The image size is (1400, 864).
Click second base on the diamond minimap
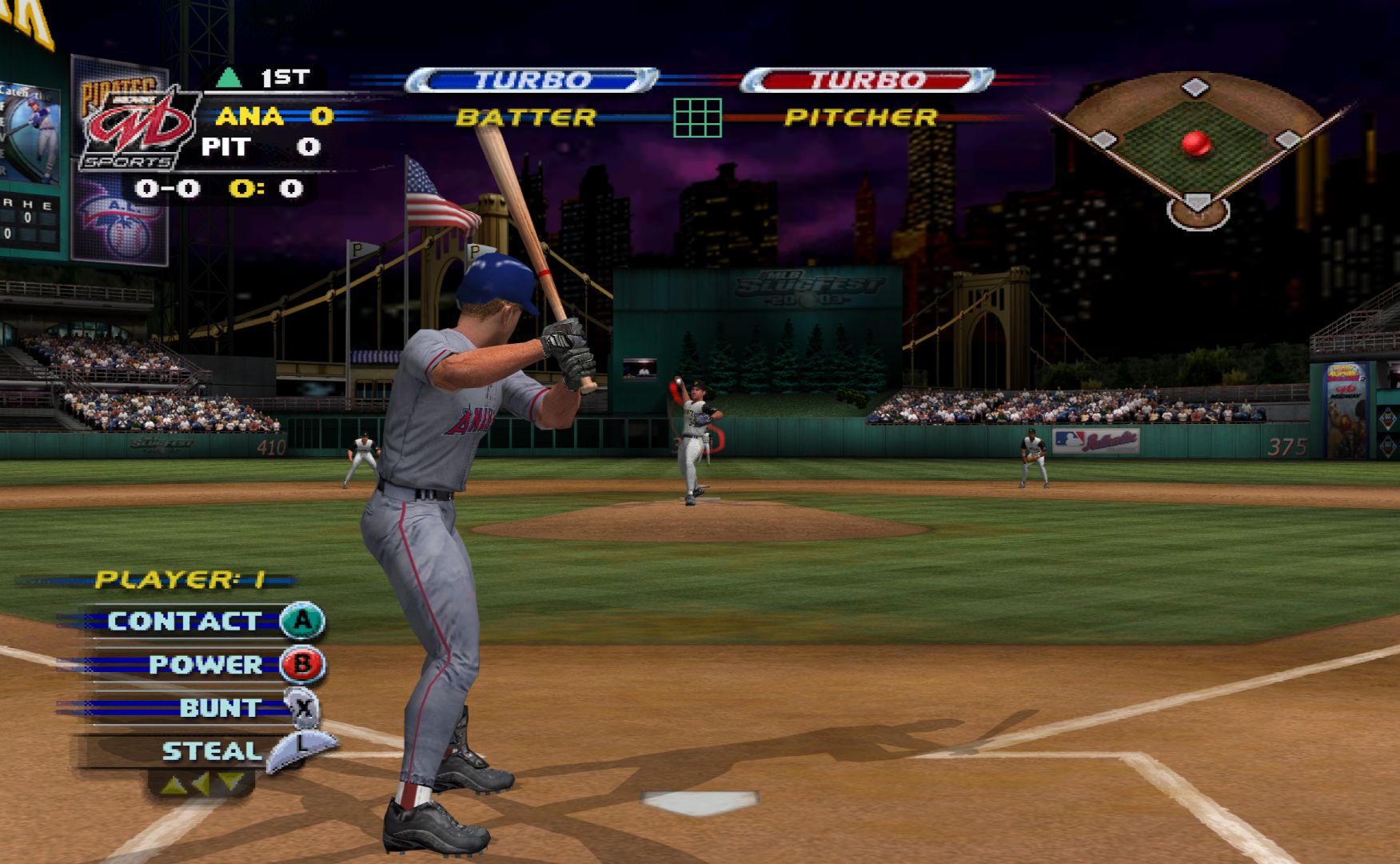click(1195, 86)
